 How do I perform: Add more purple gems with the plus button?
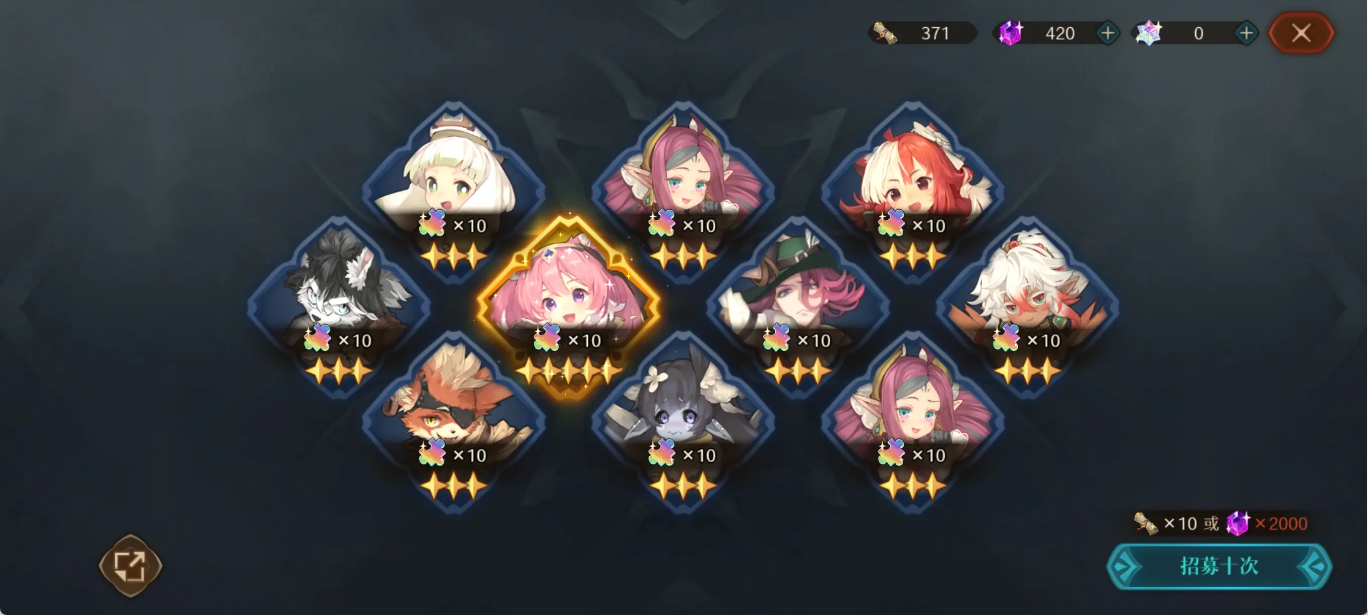[x=1108, y=33]
